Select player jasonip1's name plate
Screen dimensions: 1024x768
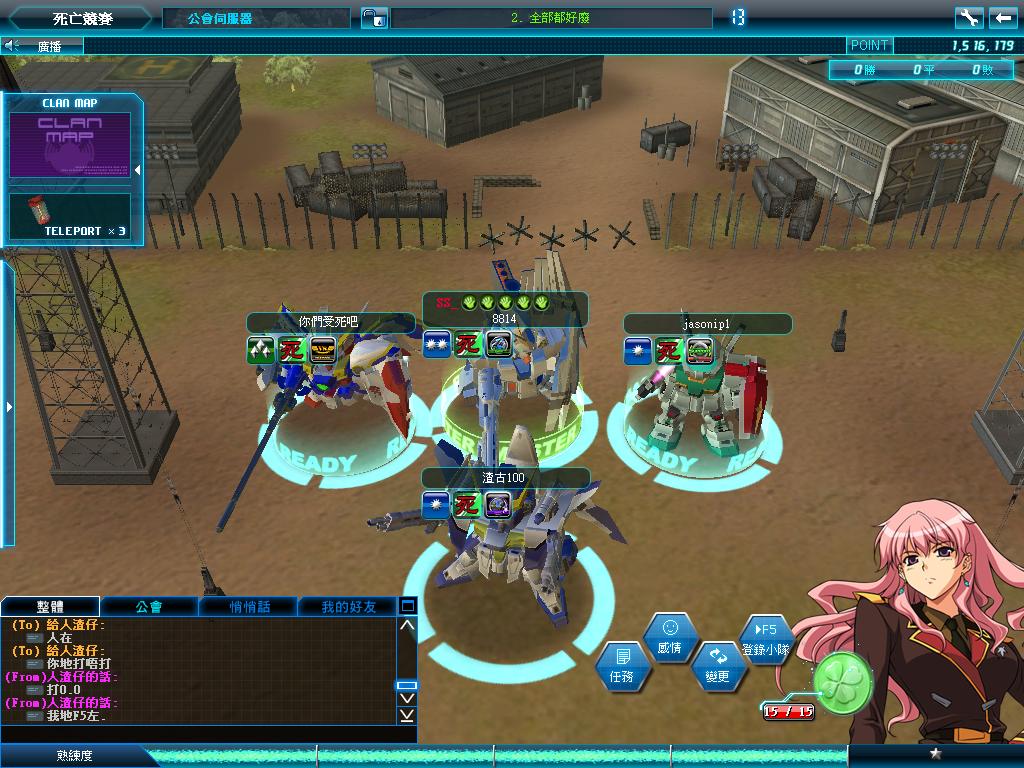pyautogui.click(x=707, y=324)
